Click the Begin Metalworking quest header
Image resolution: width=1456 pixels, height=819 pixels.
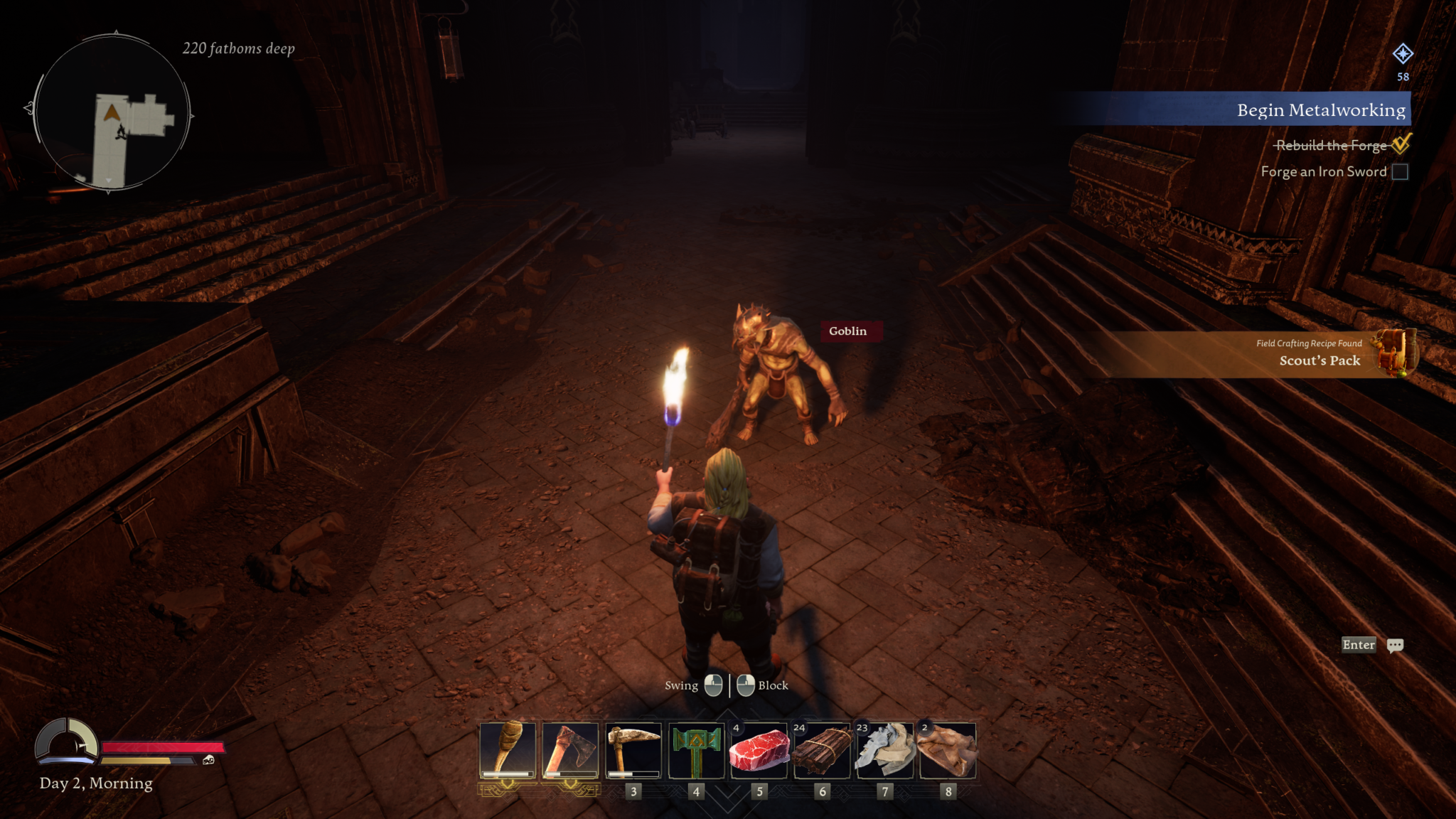click(1320, 109)
